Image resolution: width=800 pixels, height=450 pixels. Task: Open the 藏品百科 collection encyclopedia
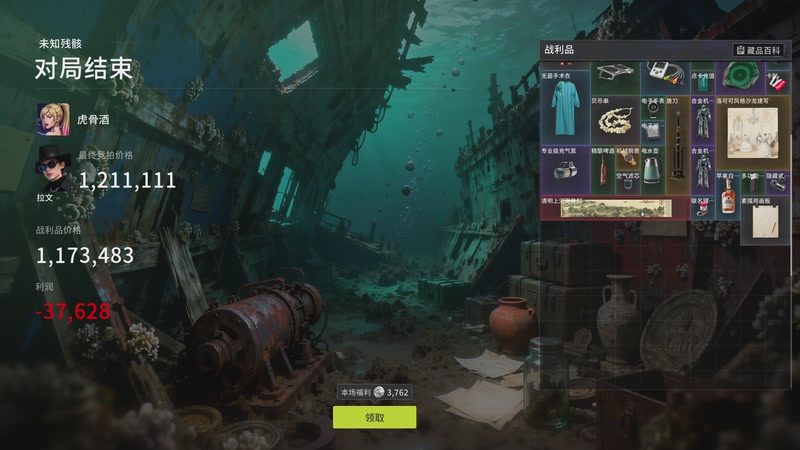[759, 49]
